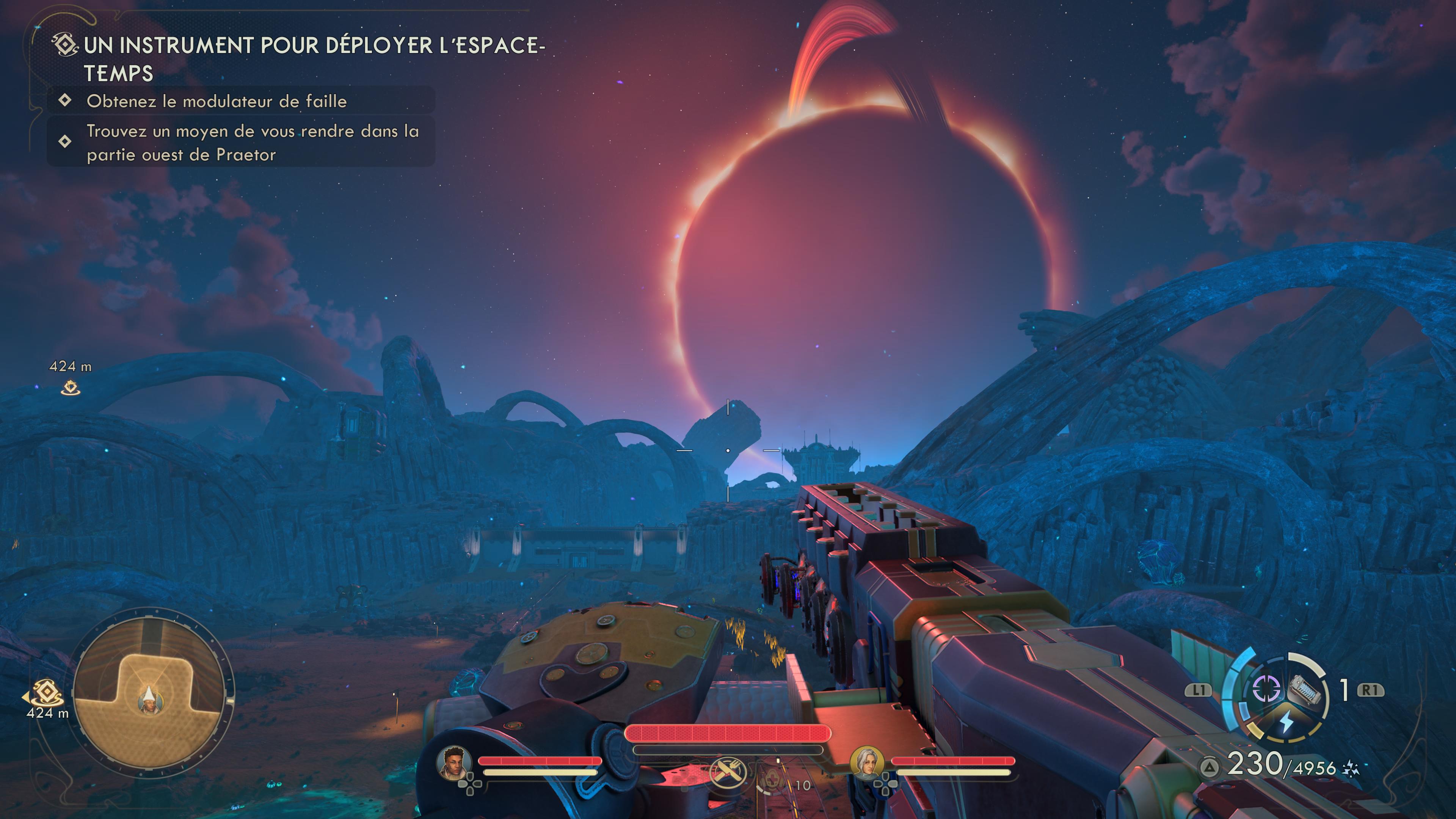Select the objective "Obtenez le modulateur de faille"

(217, 101)
